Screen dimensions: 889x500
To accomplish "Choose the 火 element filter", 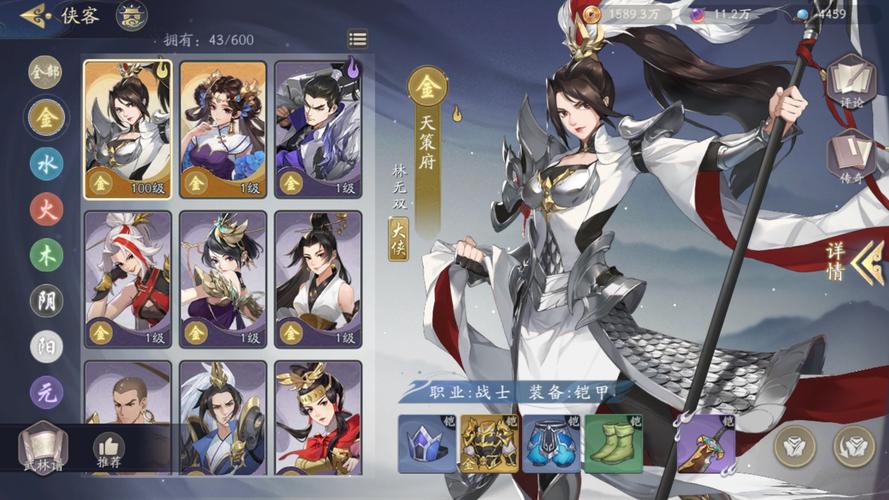I will tap(46, 209).
